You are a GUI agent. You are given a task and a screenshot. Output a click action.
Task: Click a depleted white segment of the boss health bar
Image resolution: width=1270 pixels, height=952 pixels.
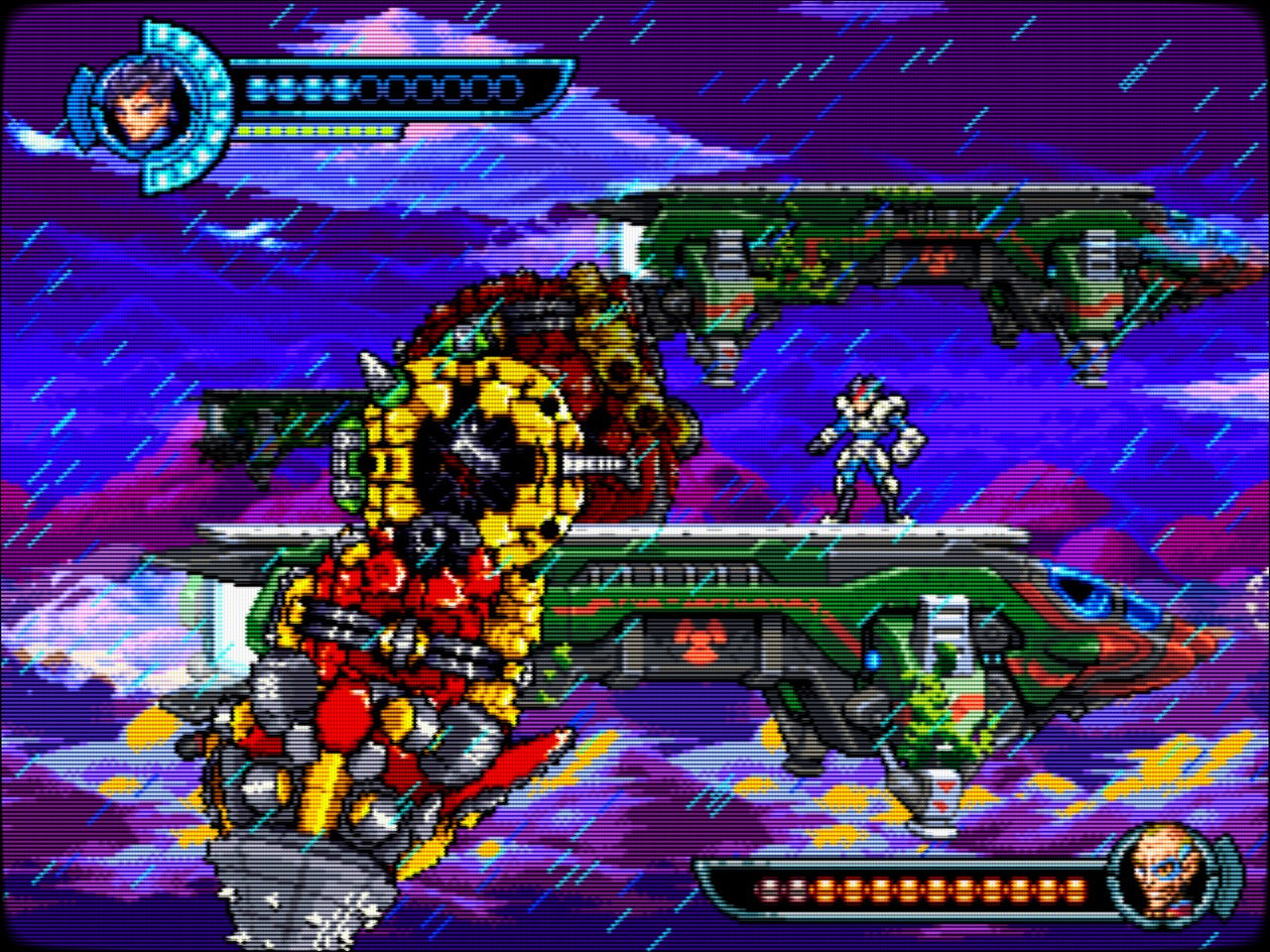pyautogui.click(x=769, y=888)
